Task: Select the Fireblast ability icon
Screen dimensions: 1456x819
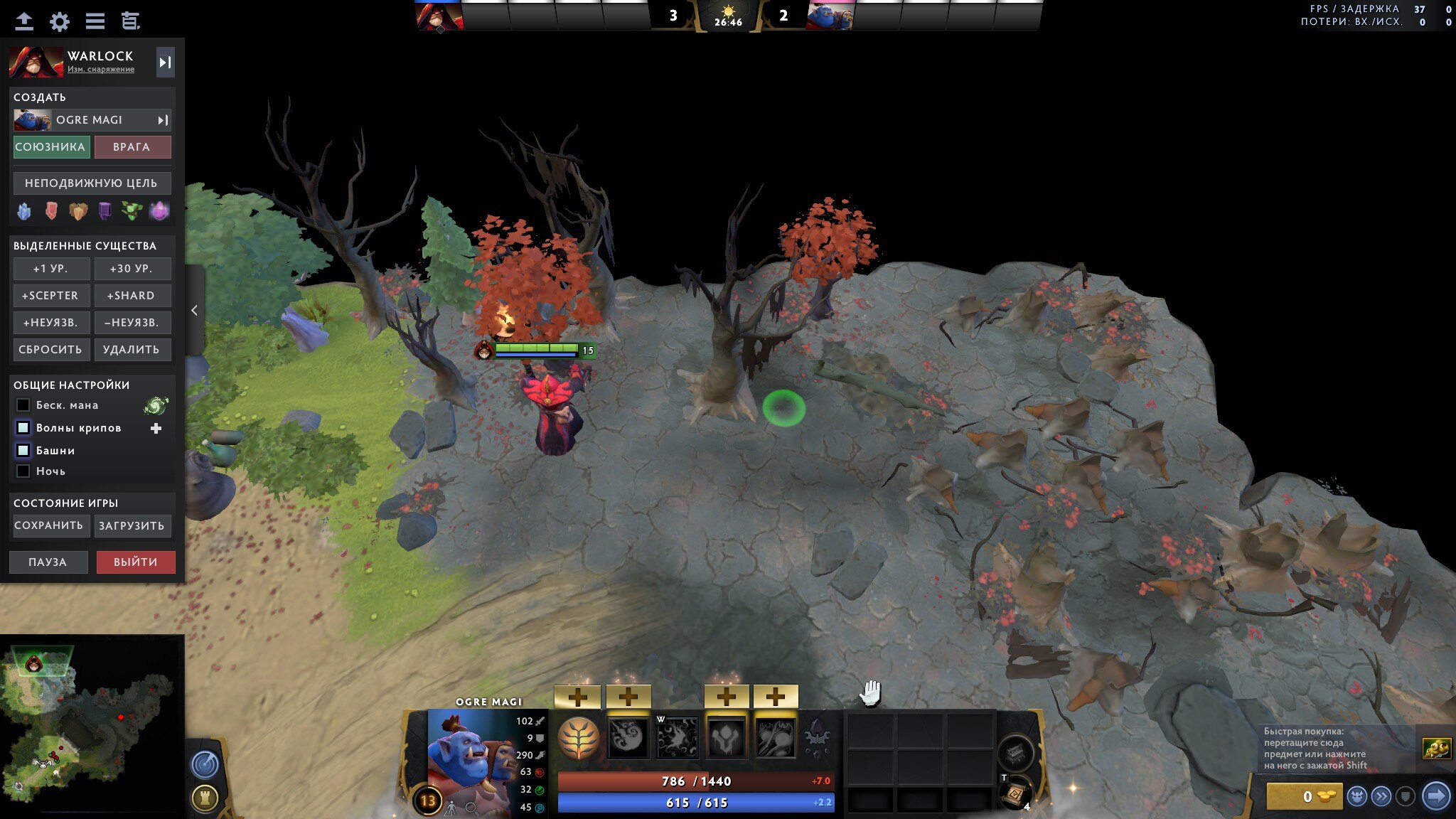Action: point(628,737)
